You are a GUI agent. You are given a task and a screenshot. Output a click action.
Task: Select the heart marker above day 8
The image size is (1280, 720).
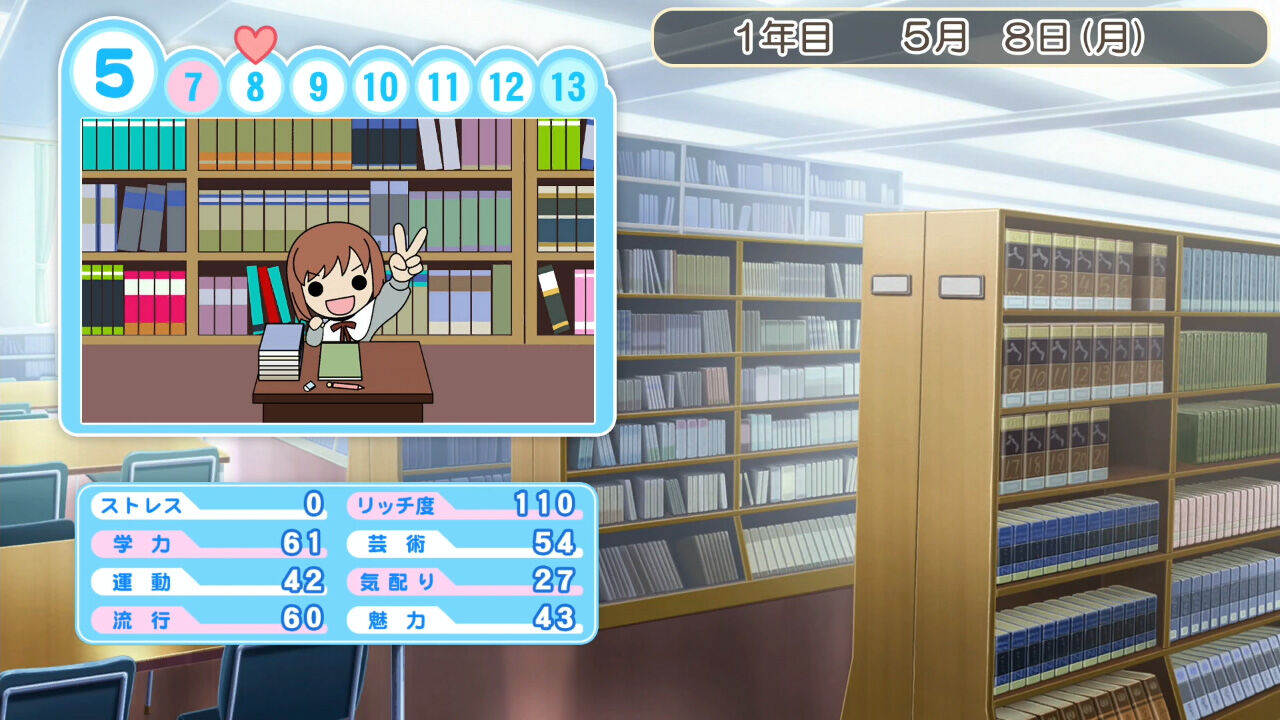point(256,42)
